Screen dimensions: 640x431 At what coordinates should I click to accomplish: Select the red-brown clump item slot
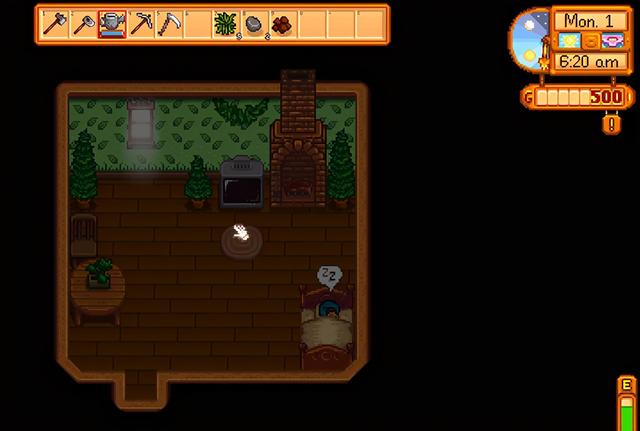pyautogui.click(x=285, y=22)
